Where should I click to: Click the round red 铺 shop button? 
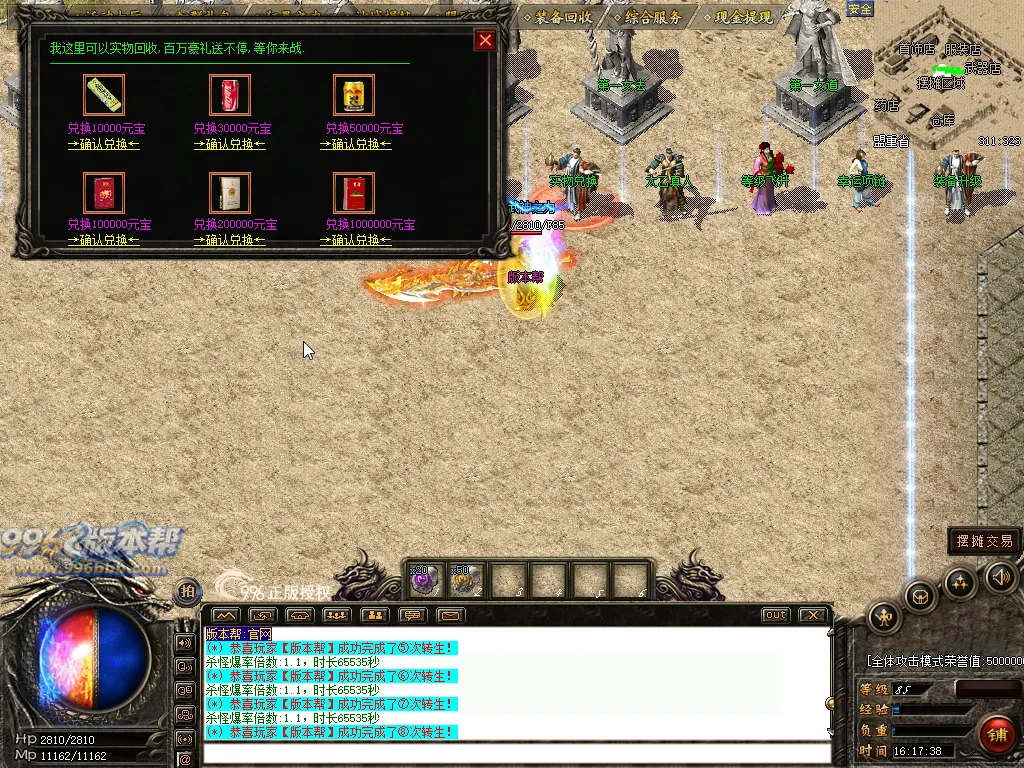tap(997, 735)
